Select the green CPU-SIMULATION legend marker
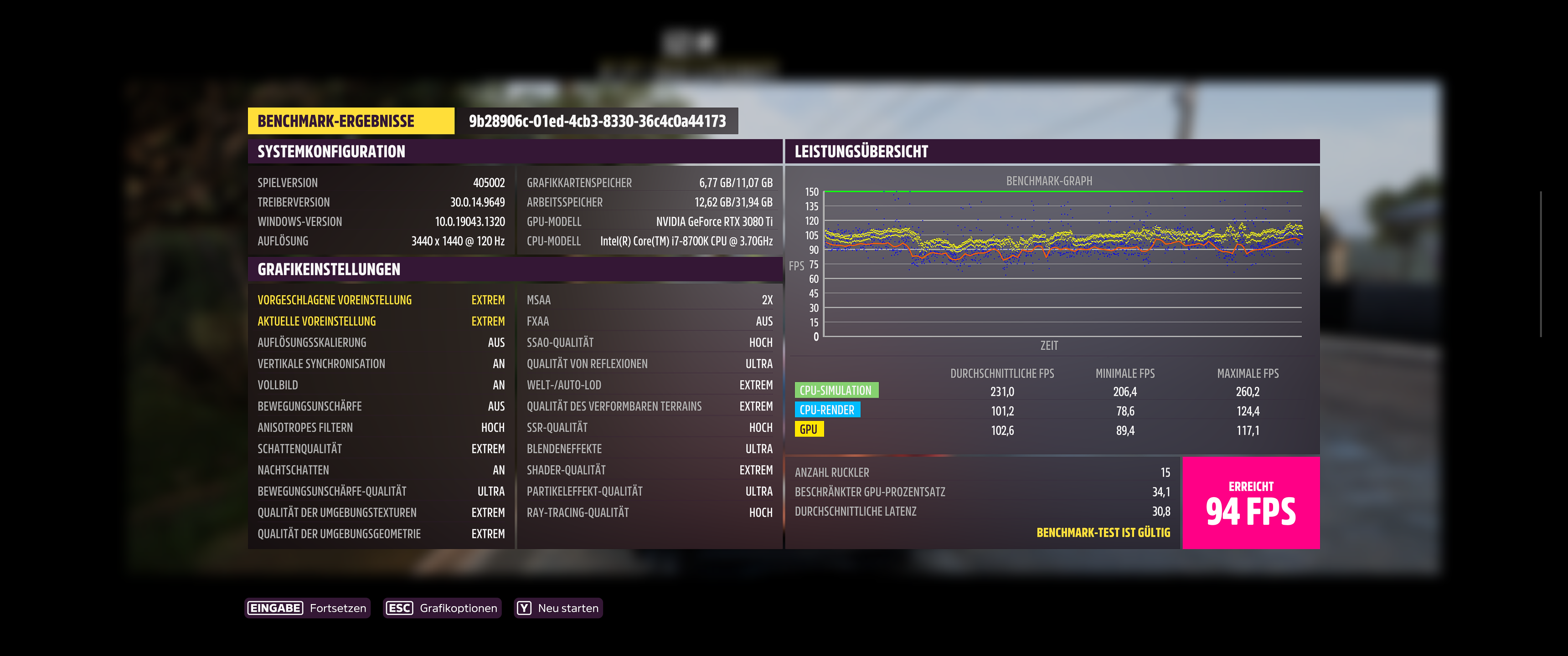The image size is (1568, 656). click(x=837, y=390)
